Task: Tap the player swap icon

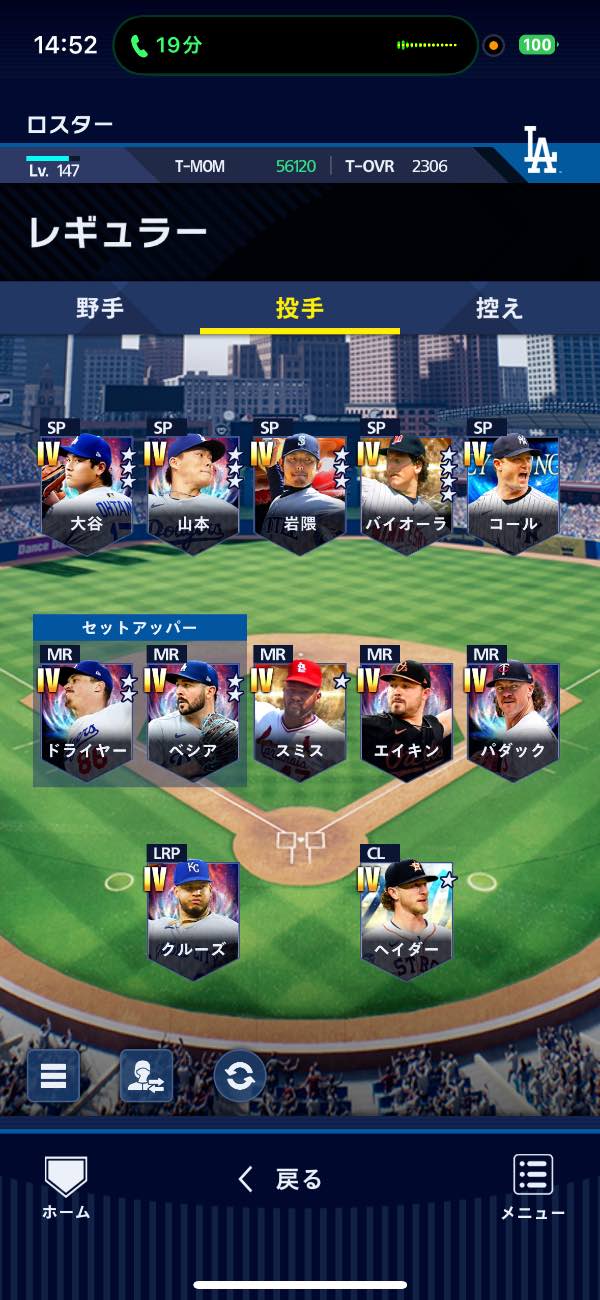Action: click(146, 1076)
